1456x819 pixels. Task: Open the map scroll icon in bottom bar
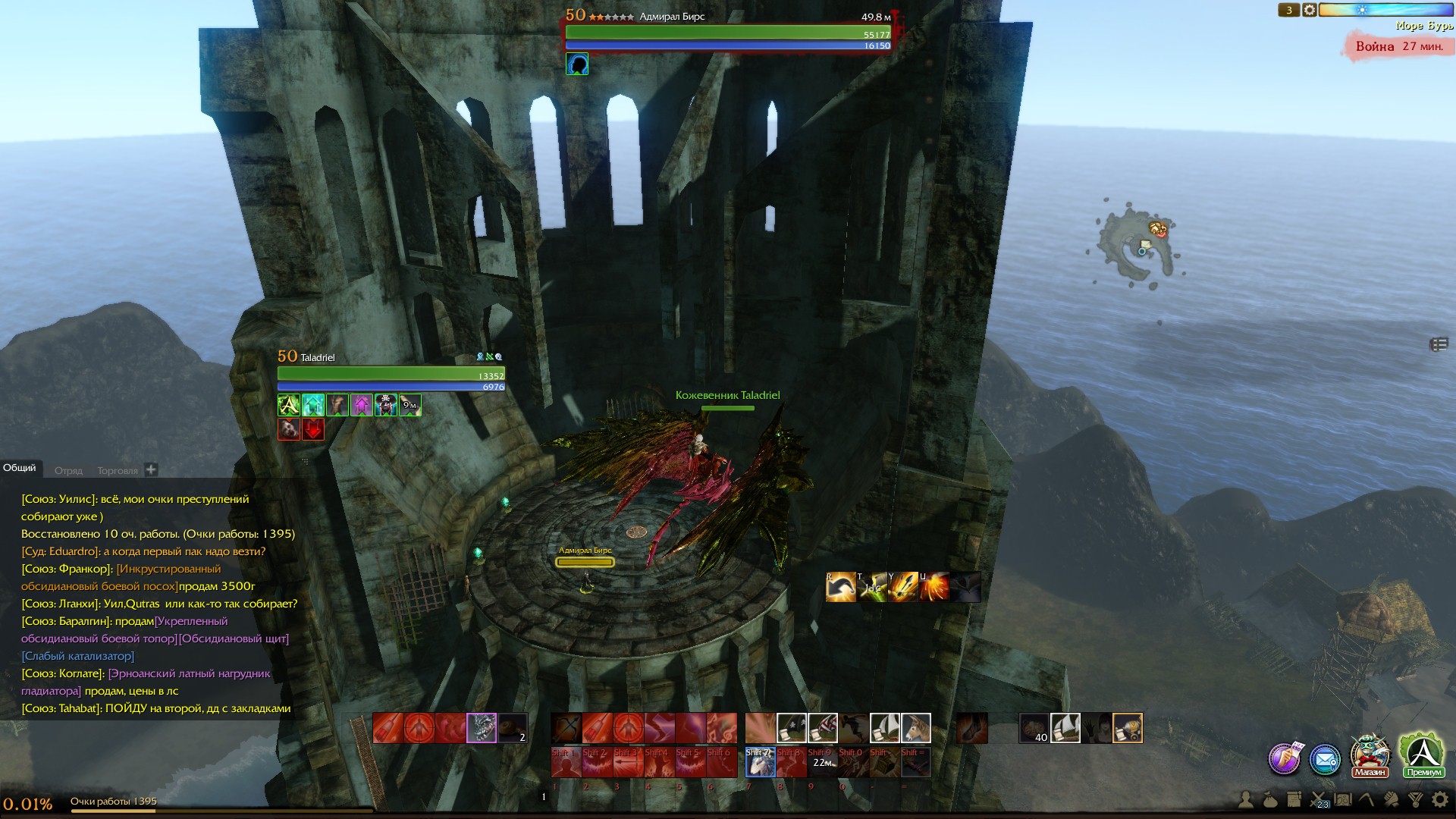coord(1343,799)
